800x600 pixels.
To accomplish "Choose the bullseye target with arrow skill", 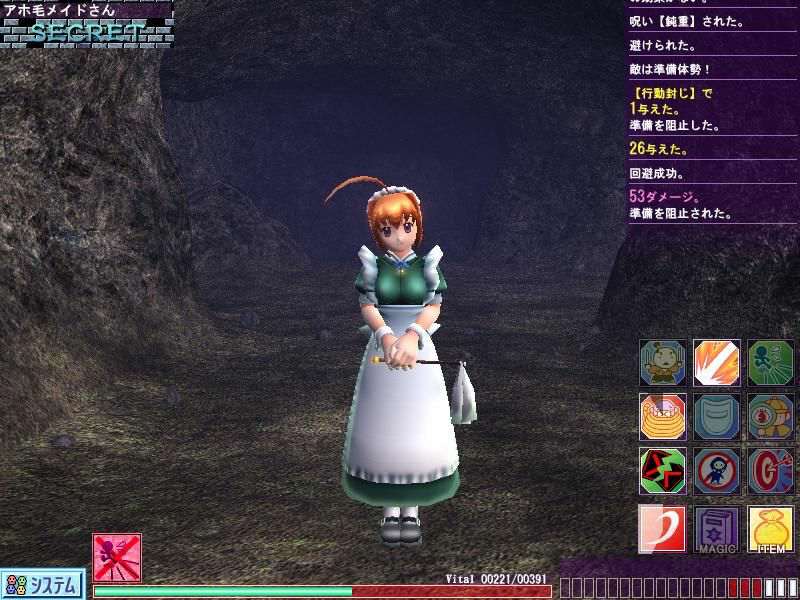I will tap(770, 471).
